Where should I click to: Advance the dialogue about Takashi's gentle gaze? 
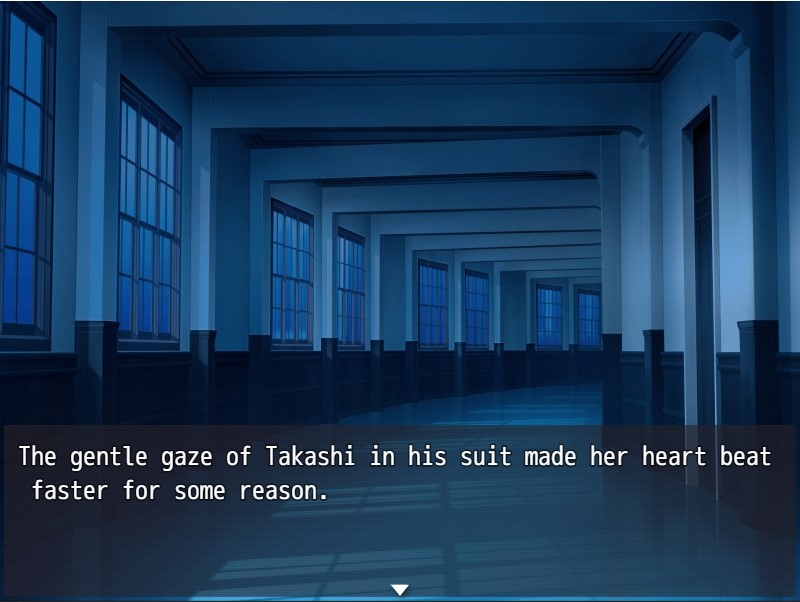coord(400,500)
